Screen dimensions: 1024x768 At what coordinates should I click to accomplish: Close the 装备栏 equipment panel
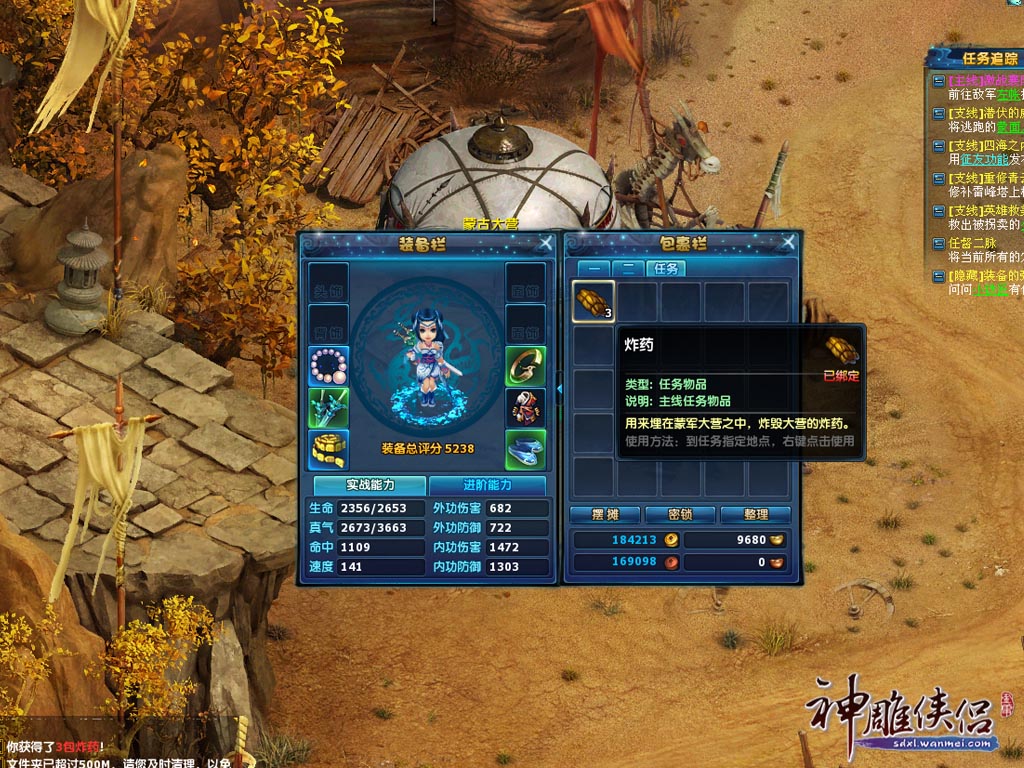546,242
